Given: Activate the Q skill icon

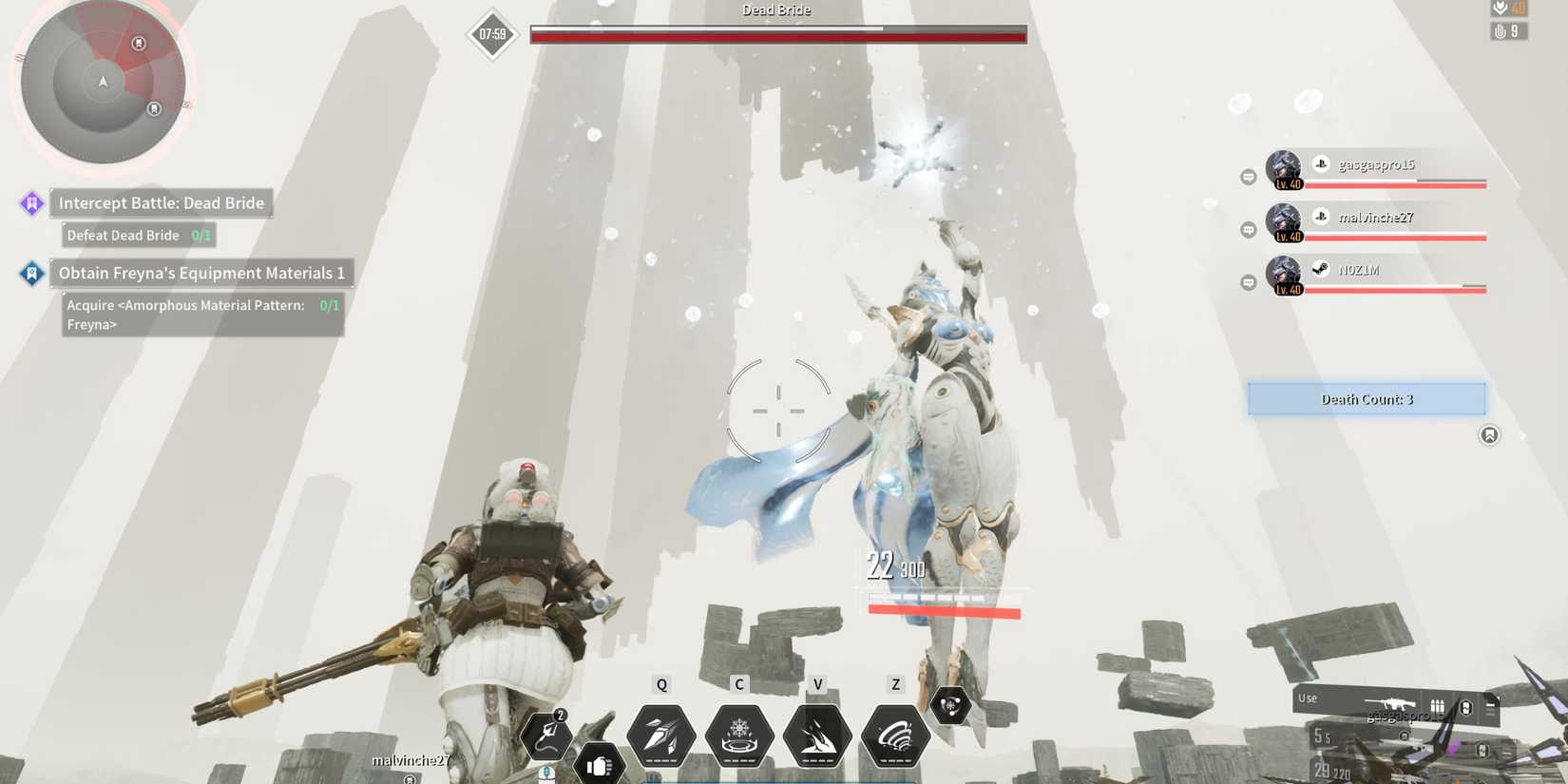Looking at the screenshot, I should (661, 734).
